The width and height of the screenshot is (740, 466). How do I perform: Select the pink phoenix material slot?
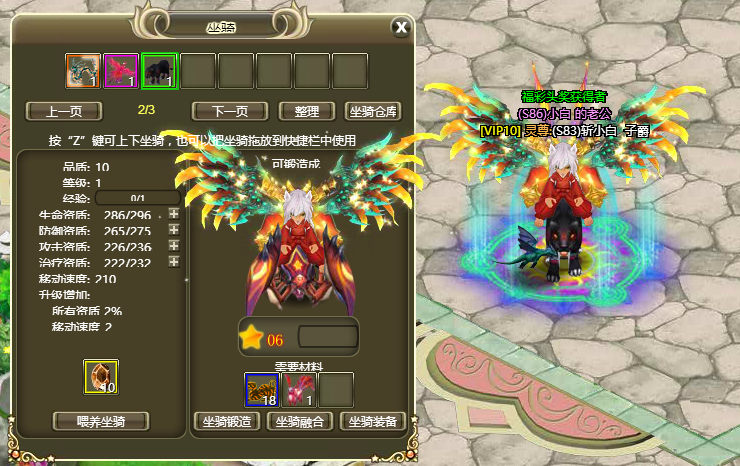(x=299, y=388)
